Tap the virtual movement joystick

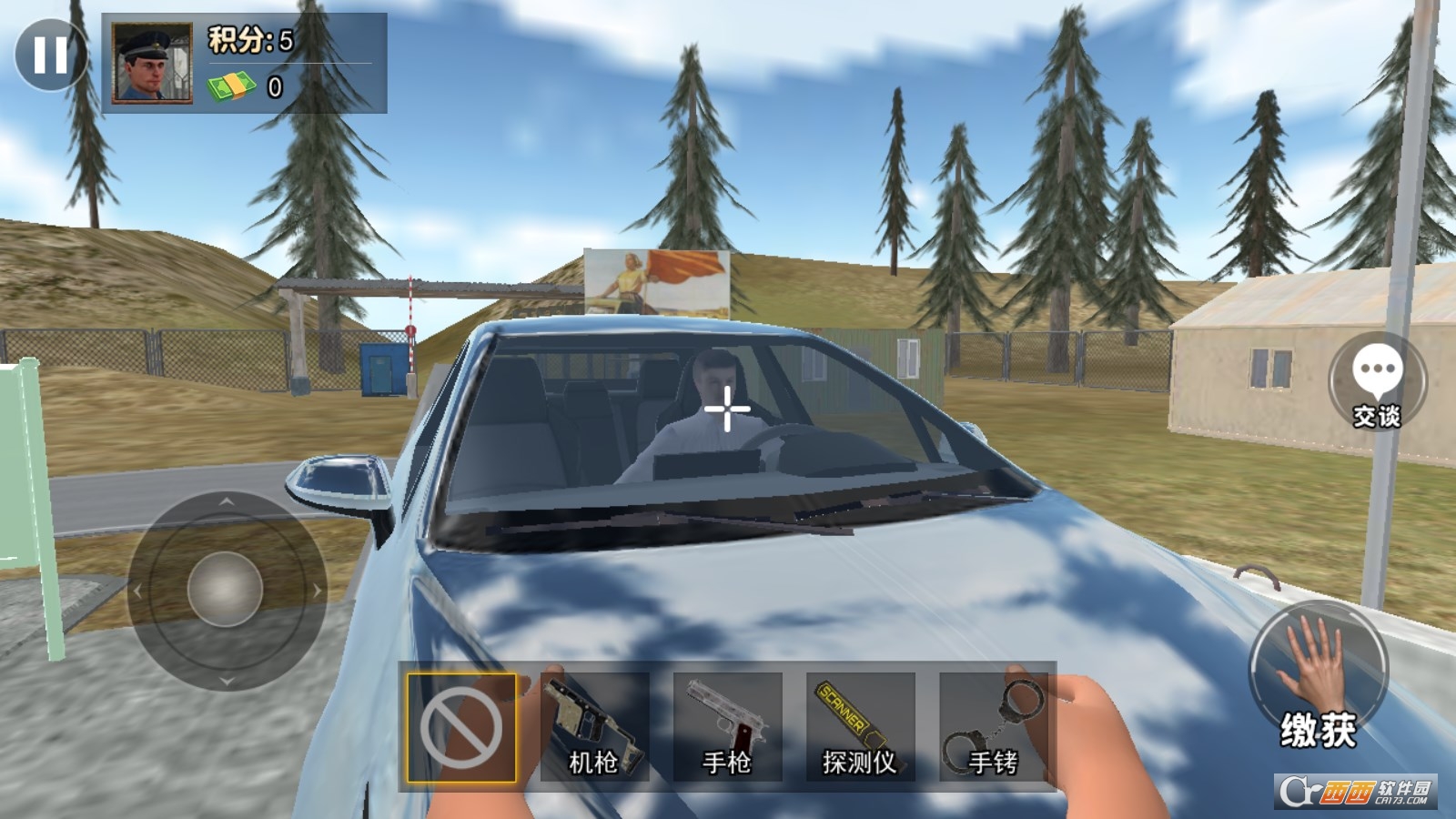tap(226, 591)
